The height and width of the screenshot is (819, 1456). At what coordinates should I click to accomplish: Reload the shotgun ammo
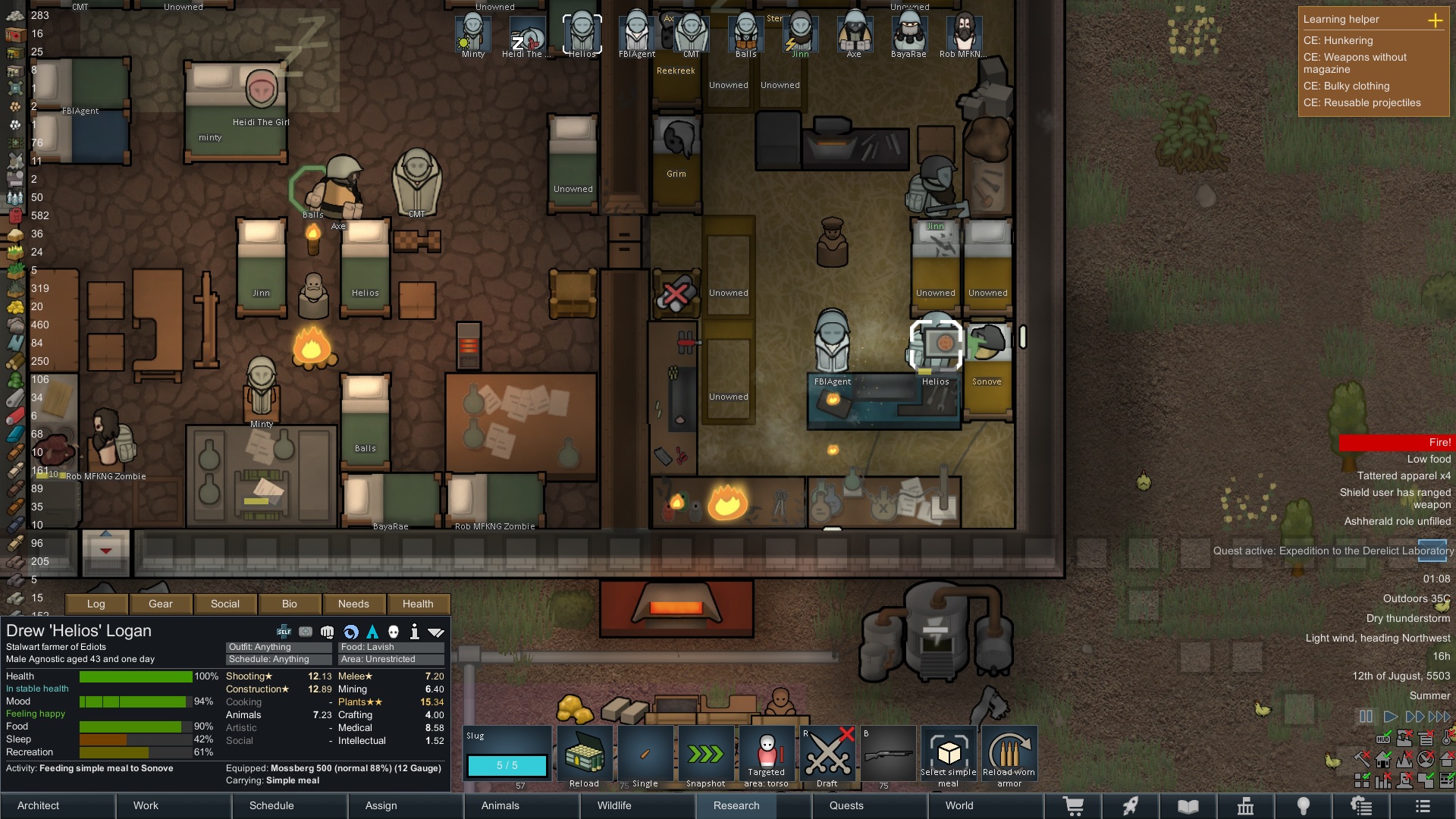pos(585,755)
